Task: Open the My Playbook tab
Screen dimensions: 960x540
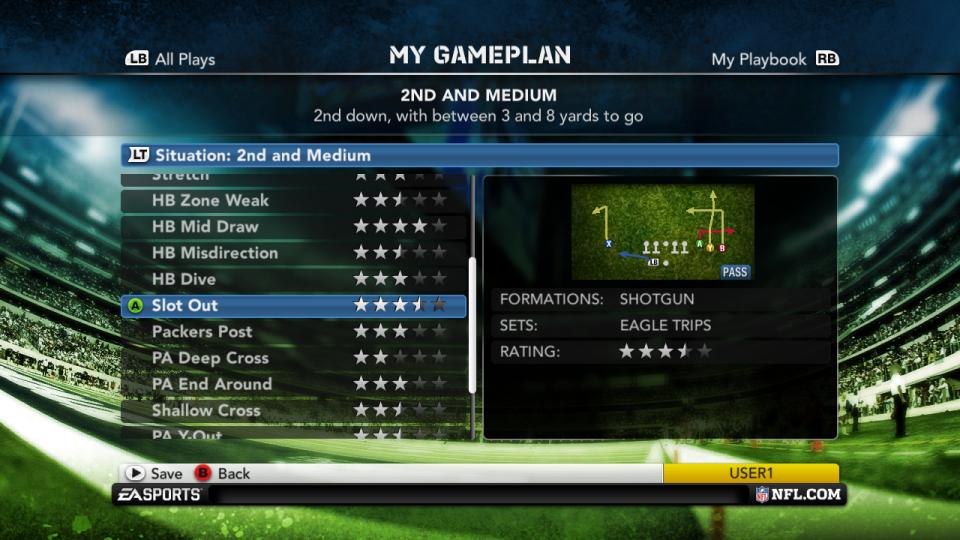Action: 773,59
